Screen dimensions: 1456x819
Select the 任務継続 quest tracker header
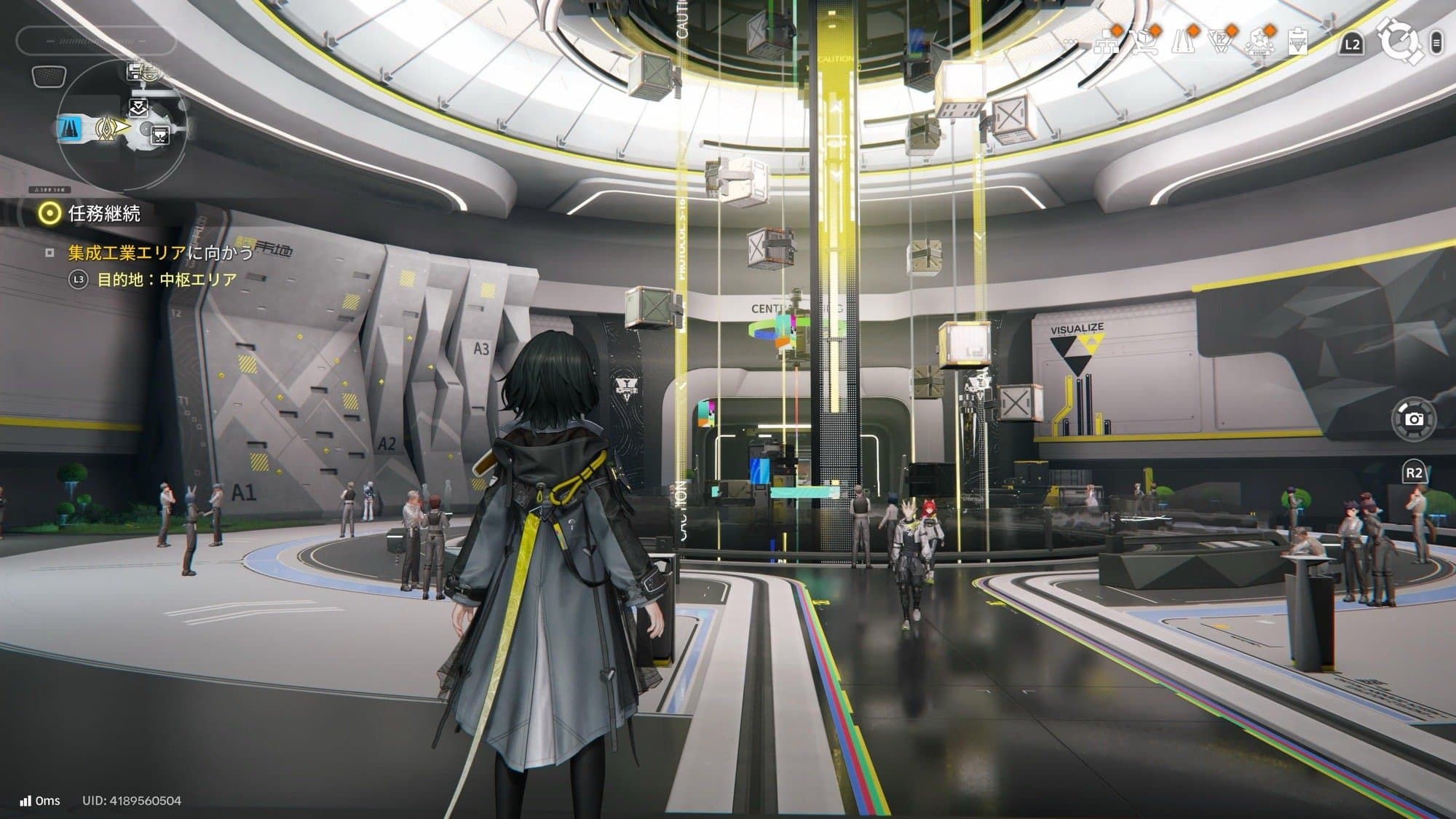point(104,213)
